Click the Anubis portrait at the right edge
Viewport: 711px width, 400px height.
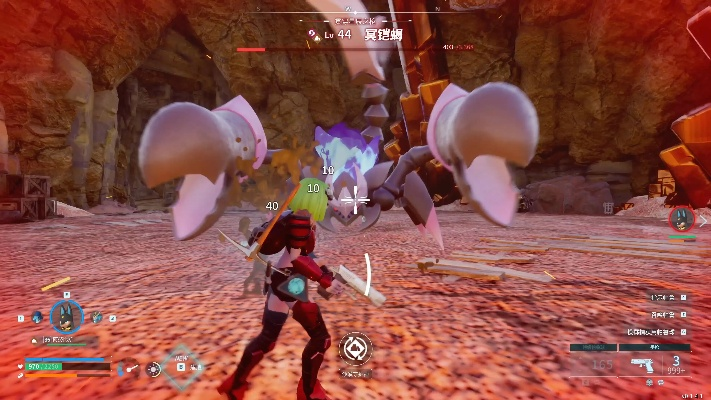coord(682,219)
